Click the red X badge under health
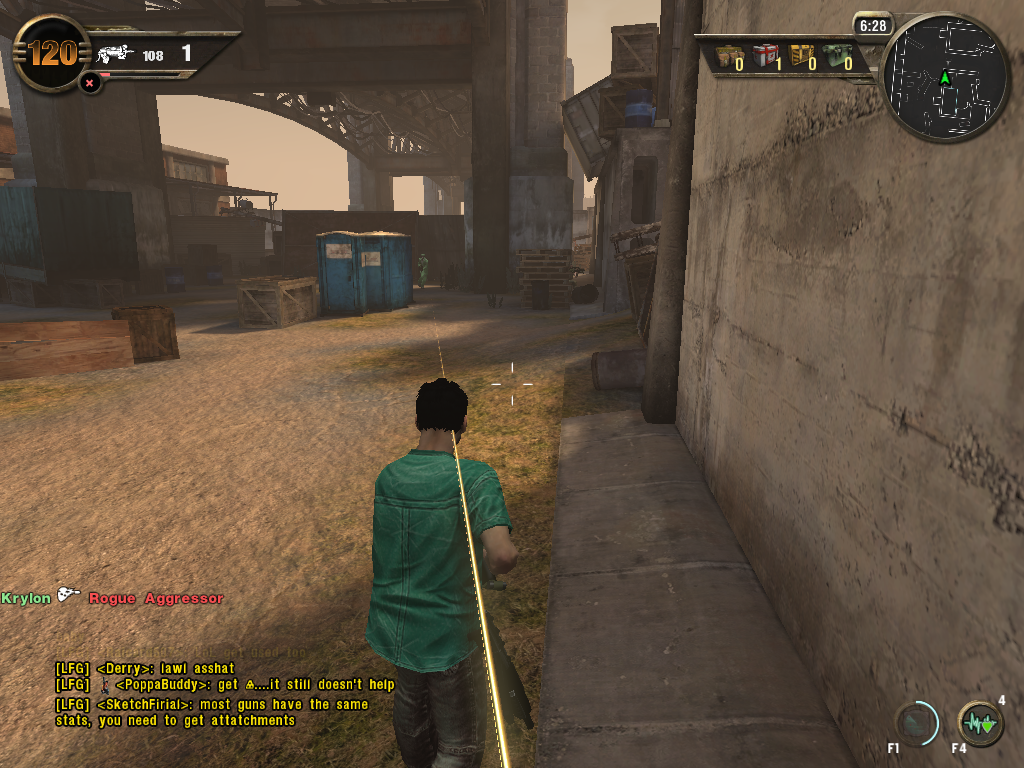 (x=90, y=83)
